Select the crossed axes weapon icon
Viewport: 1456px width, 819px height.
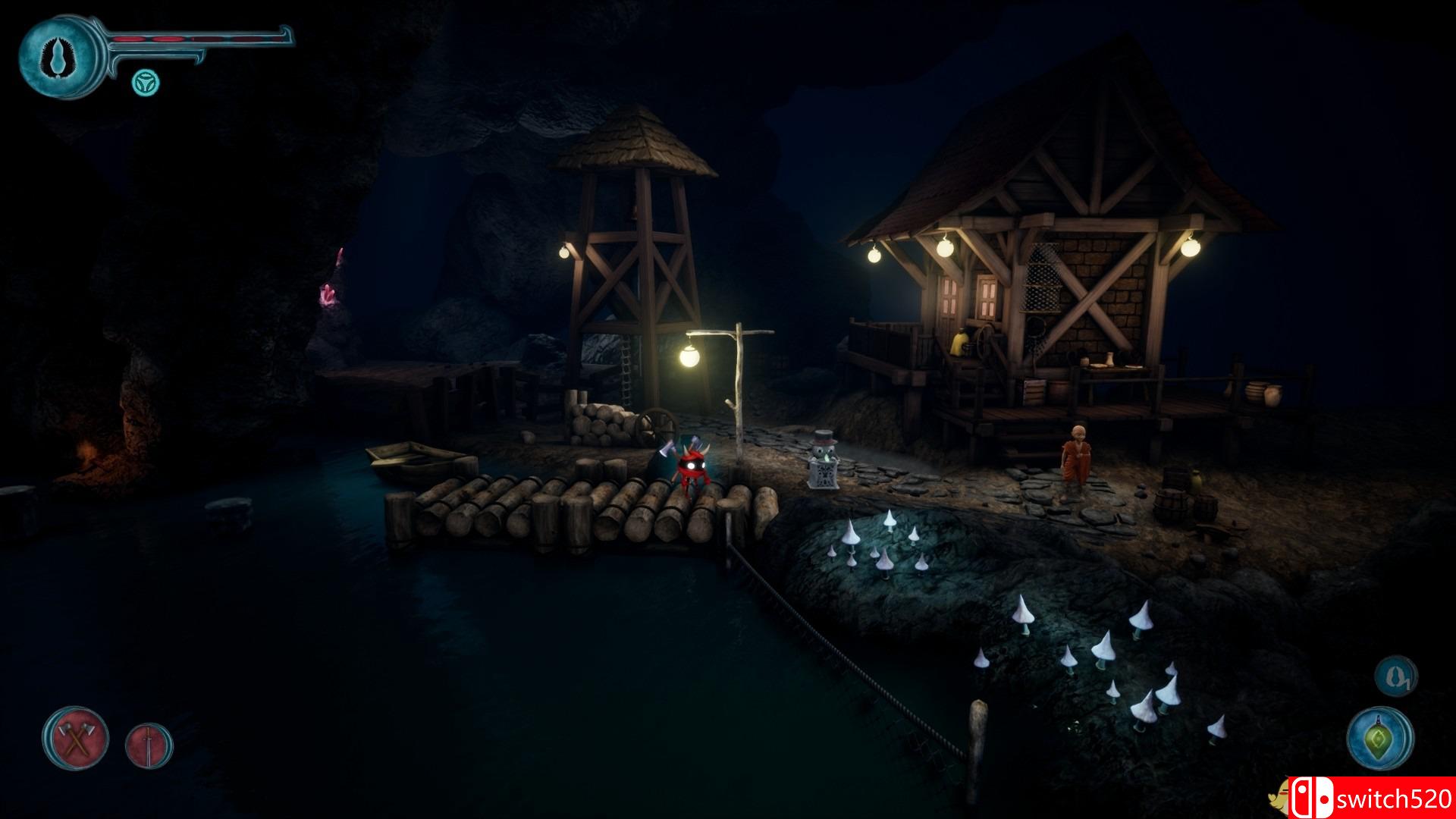75,738
